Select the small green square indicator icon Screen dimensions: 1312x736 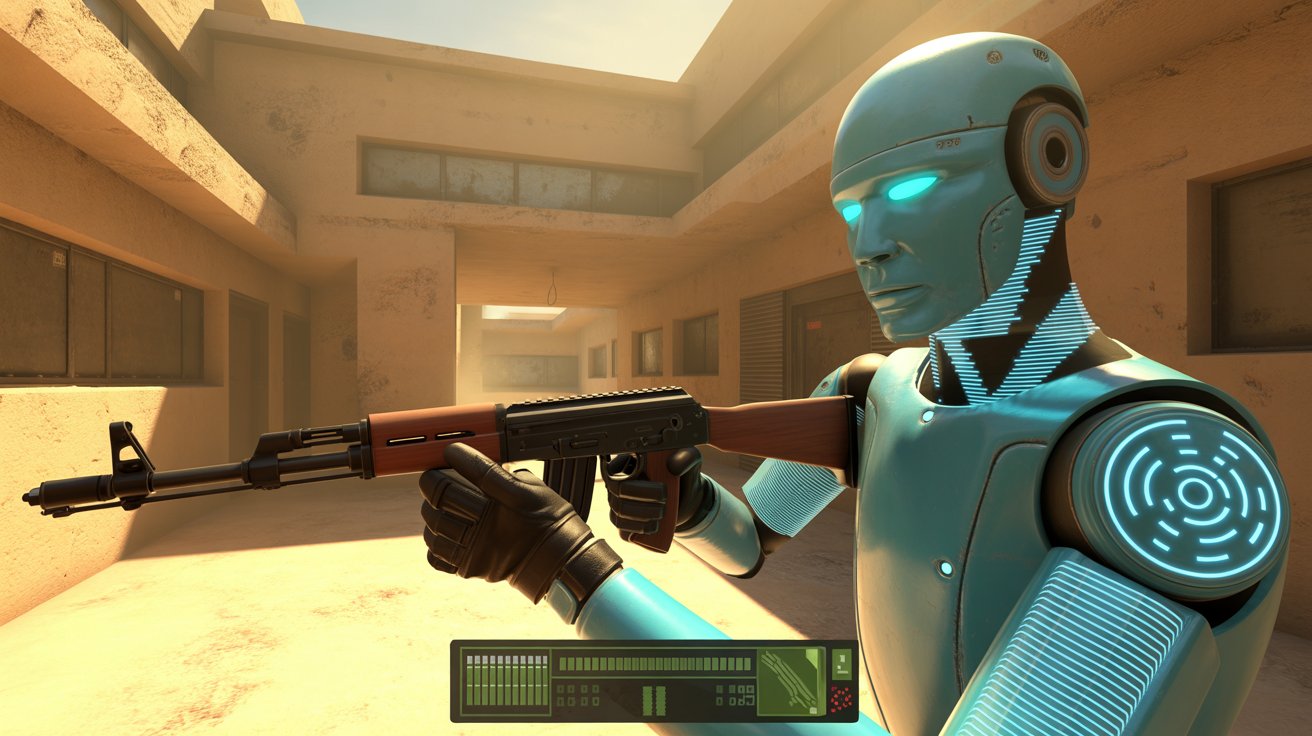(x=842, y=662)
